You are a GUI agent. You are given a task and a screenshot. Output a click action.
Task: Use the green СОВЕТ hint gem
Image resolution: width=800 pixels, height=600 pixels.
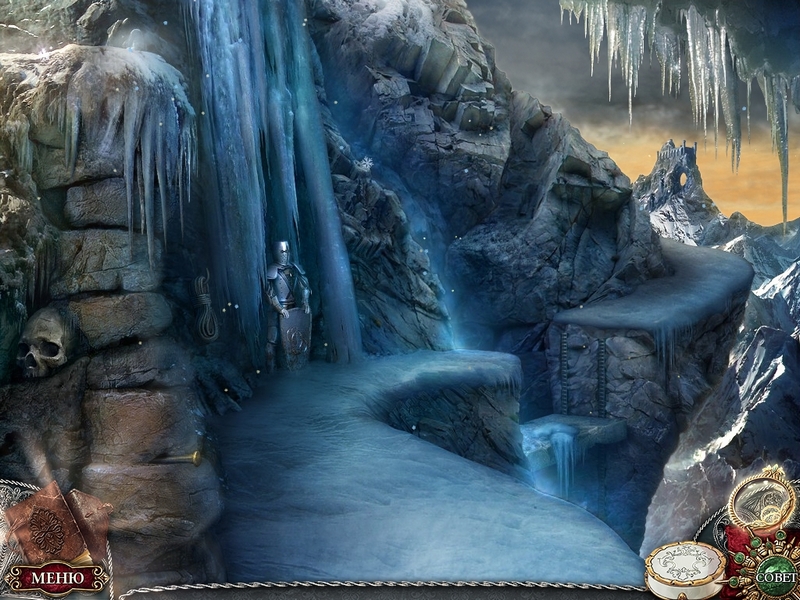775,577
